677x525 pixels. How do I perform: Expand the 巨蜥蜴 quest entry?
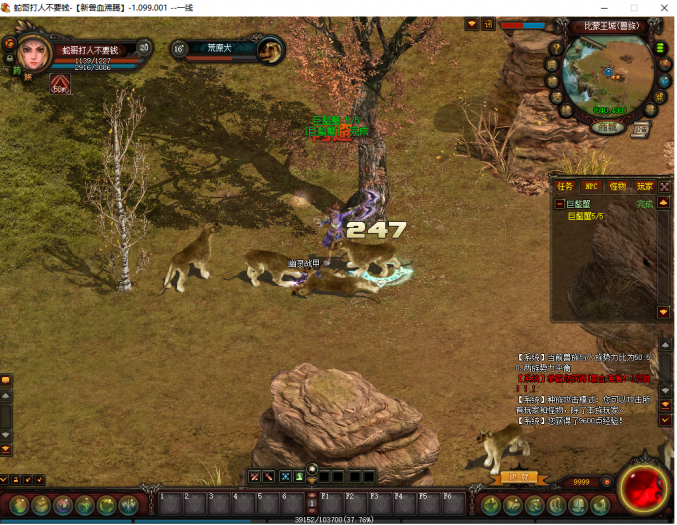pos(560,204)
